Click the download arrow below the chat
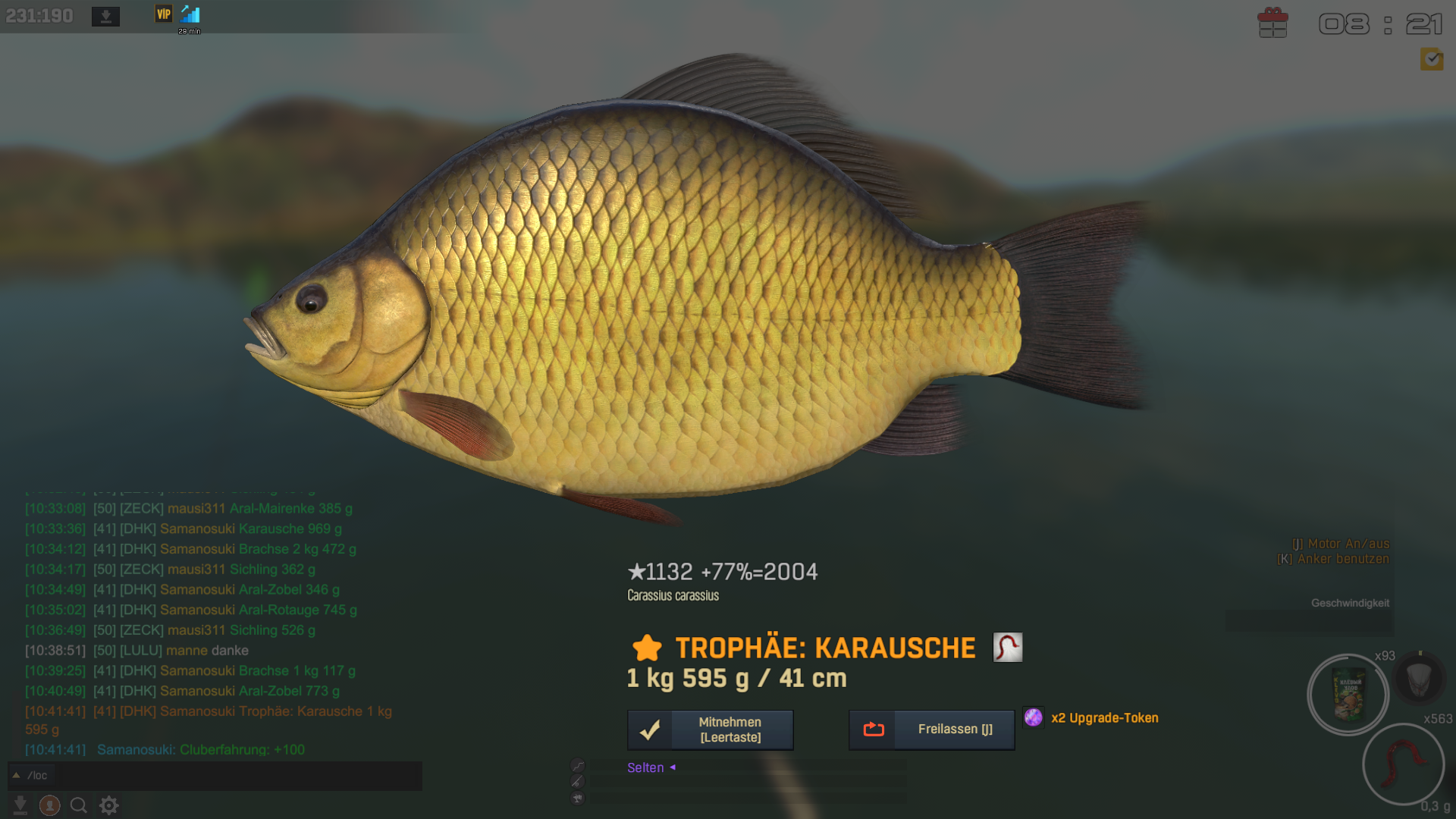The height and width of the screenshot is (819, 1456). [20, 805]
